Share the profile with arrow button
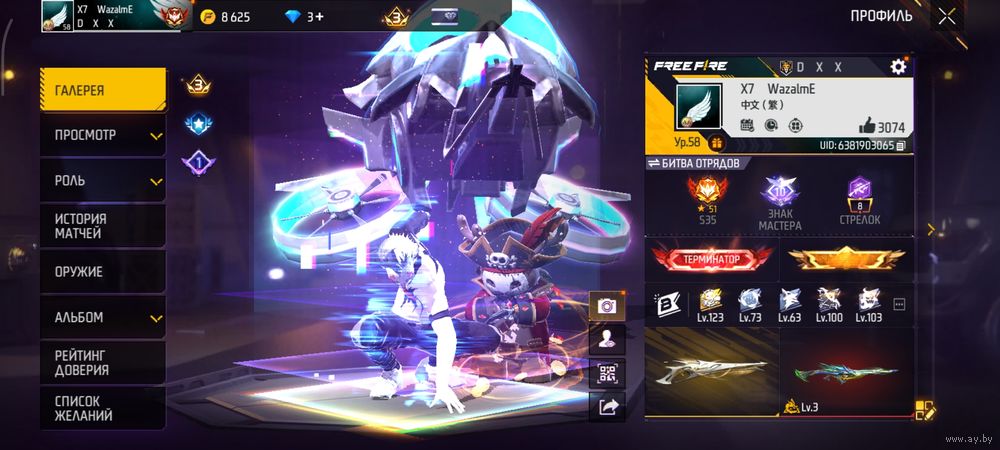This screenshot has width=1000, height=450. pos(606,405)
